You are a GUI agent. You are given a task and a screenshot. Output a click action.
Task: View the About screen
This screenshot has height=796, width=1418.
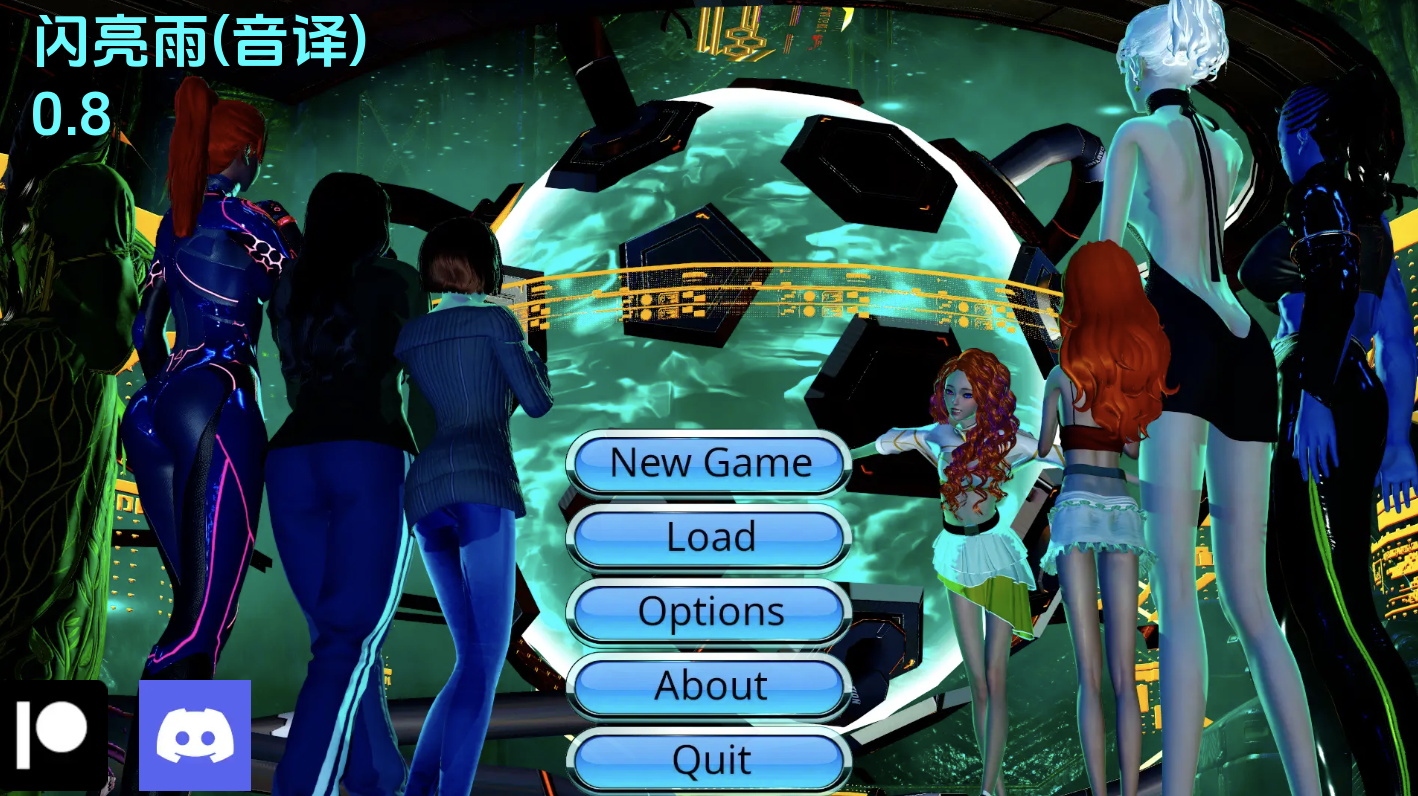[710, 685]
